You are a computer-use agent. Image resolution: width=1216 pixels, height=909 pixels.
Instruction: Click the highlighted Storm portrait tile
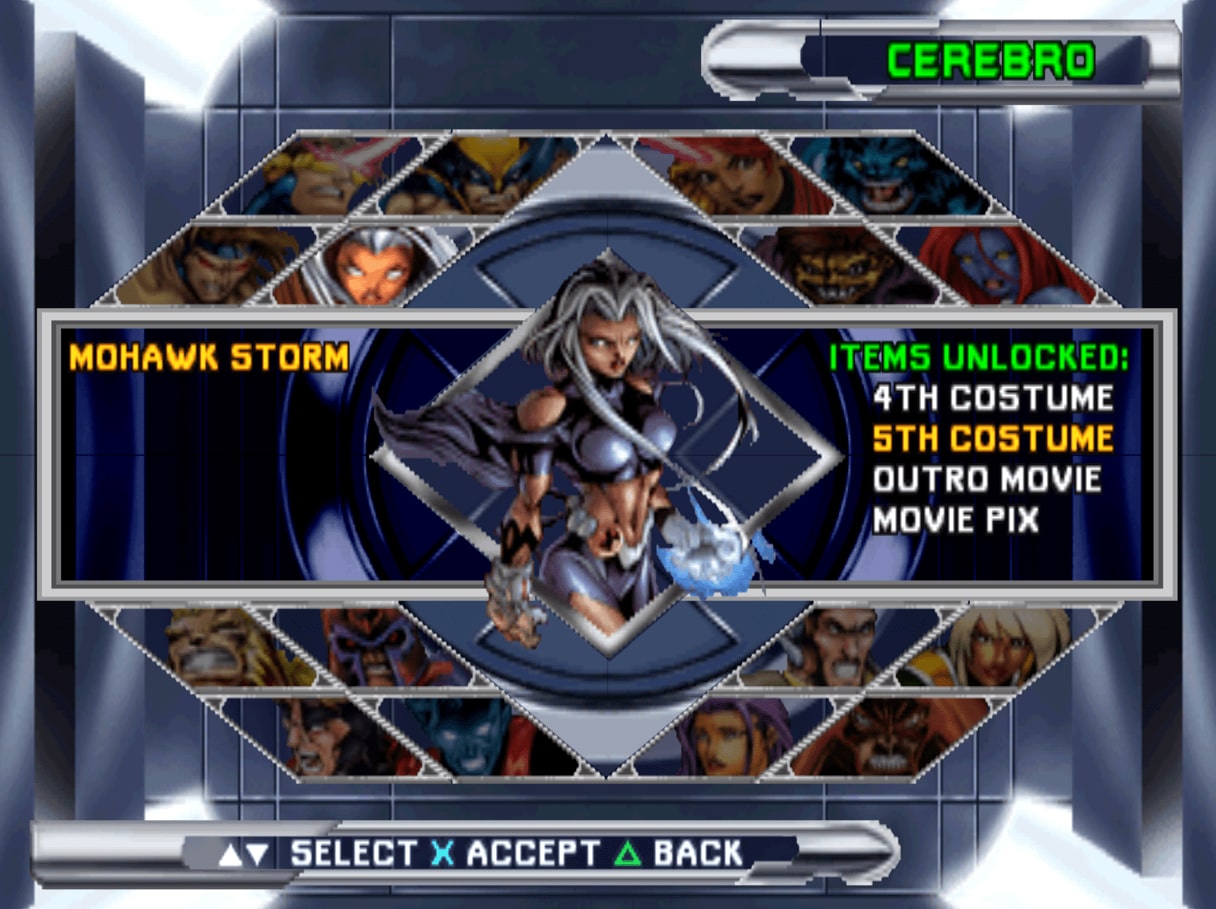(370, 265)
